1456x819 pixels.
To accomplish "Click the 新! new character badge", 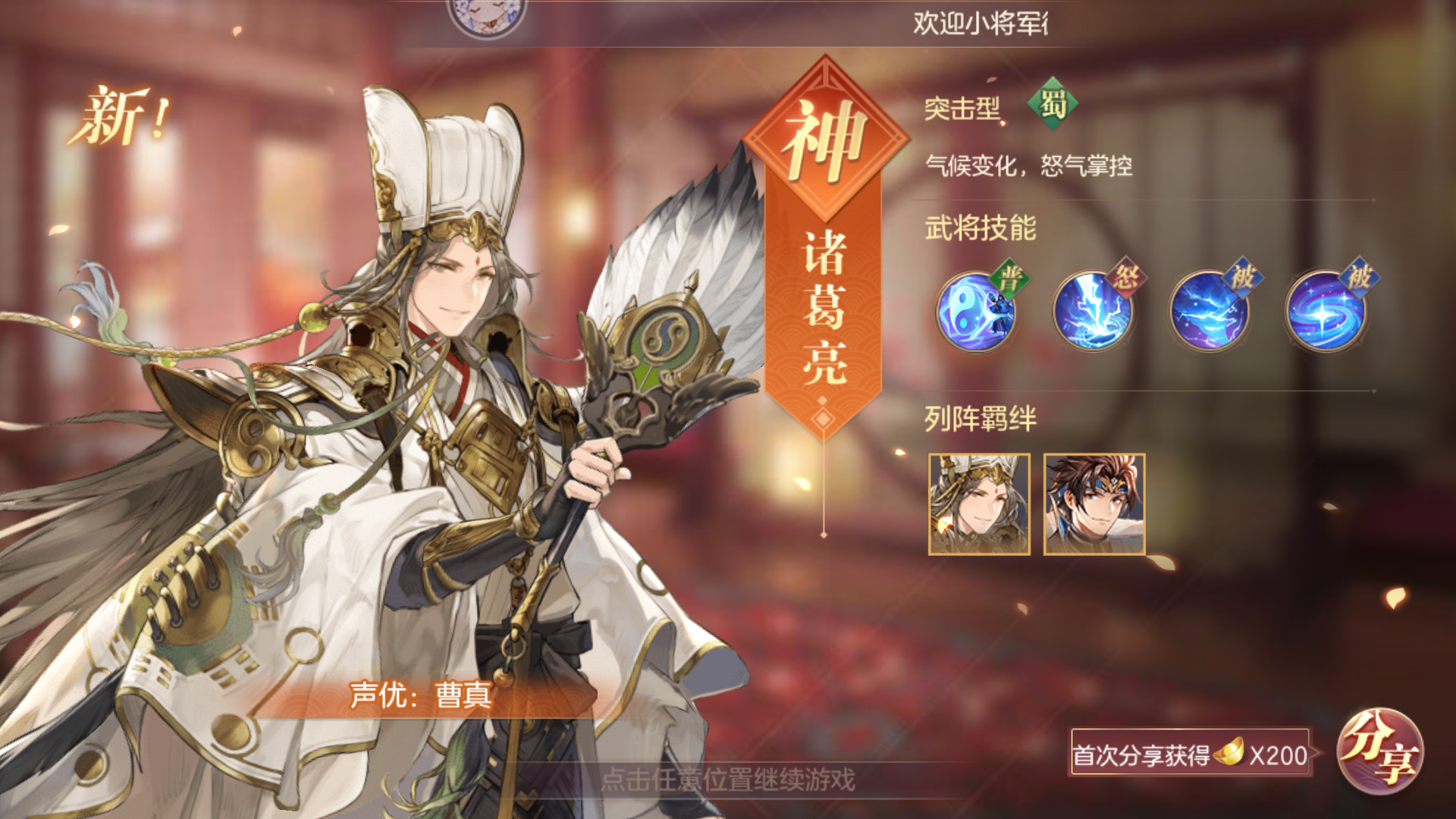I will [x=121, y=114].
